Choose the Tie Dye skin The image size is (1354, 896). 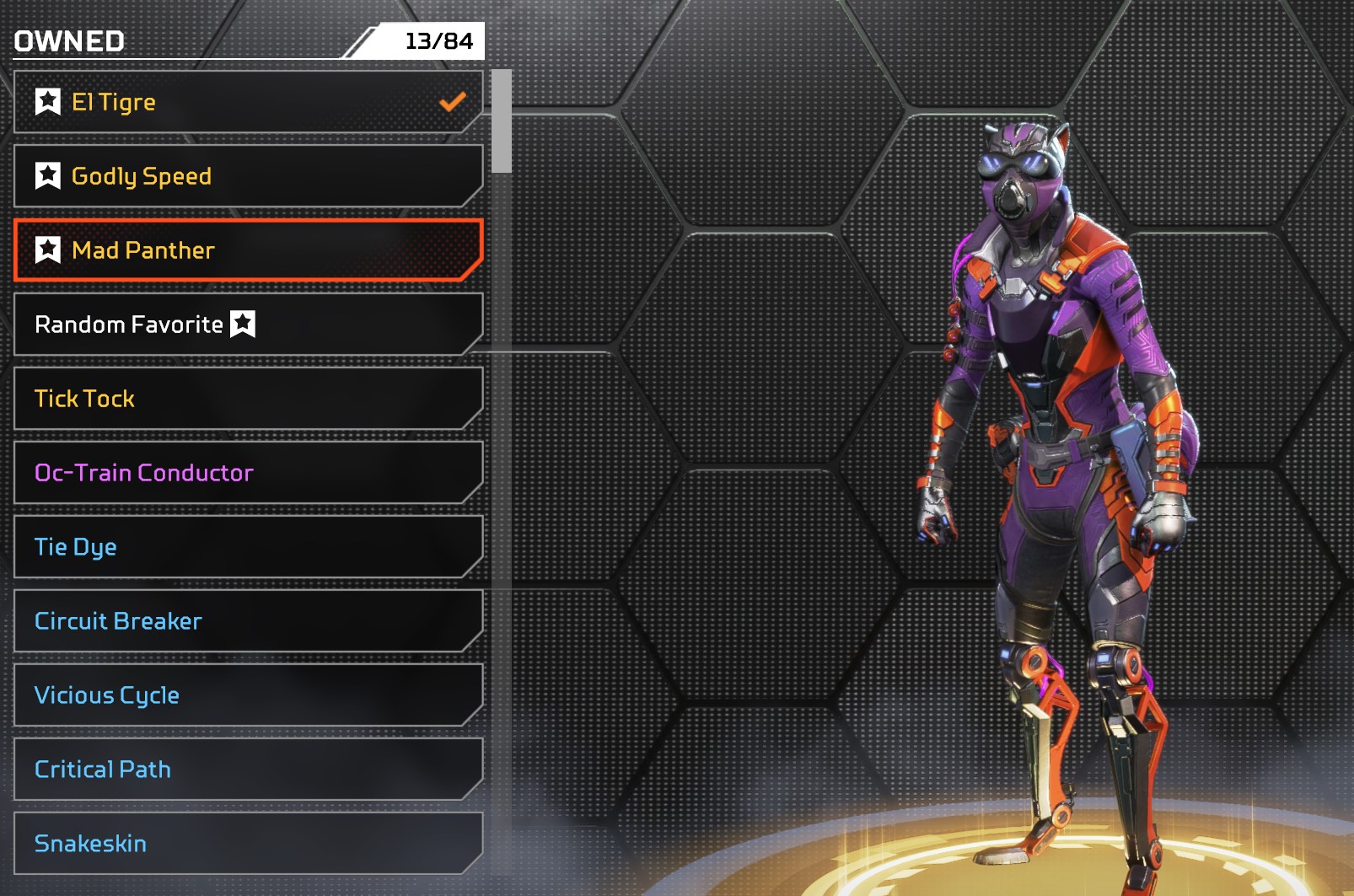248,547
